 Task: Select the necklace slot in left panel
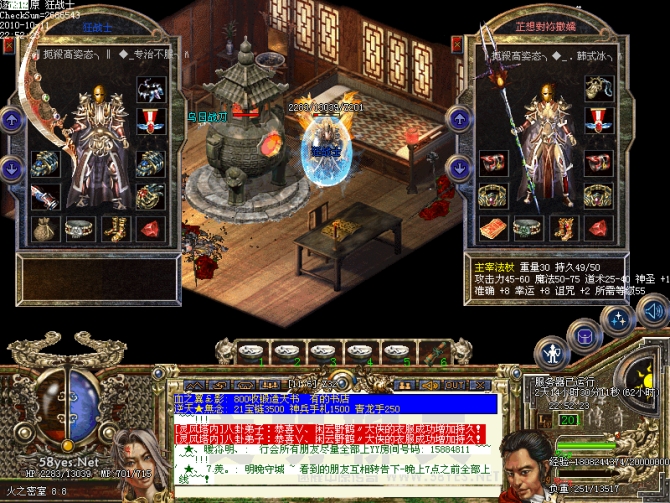151,91
